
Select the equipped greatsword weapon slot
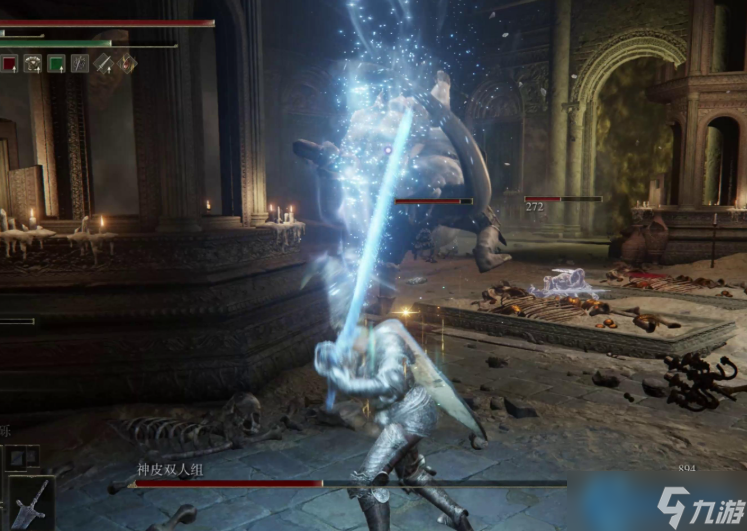(x=30, y=502)
